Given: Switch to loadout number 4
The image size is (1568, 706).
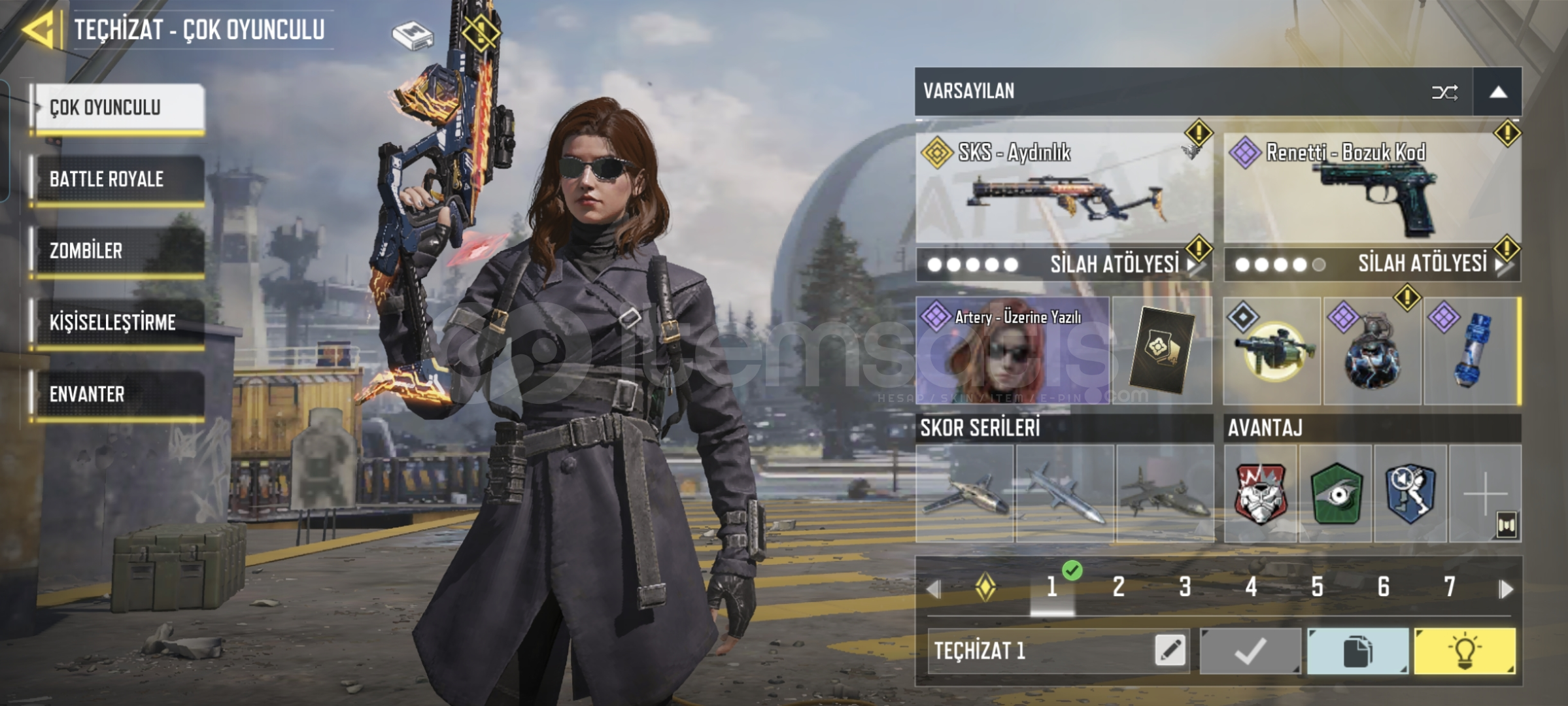Looking at the screenshot, I should click(x=1251, y=587).
